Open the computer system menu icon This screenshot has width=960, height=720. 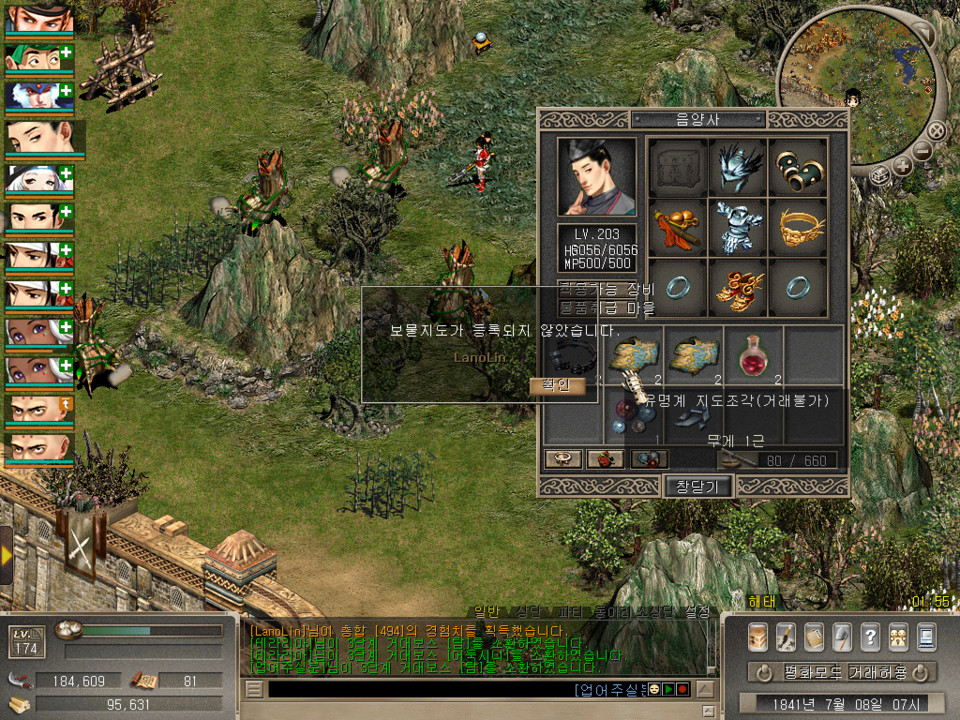pos(926,636)
